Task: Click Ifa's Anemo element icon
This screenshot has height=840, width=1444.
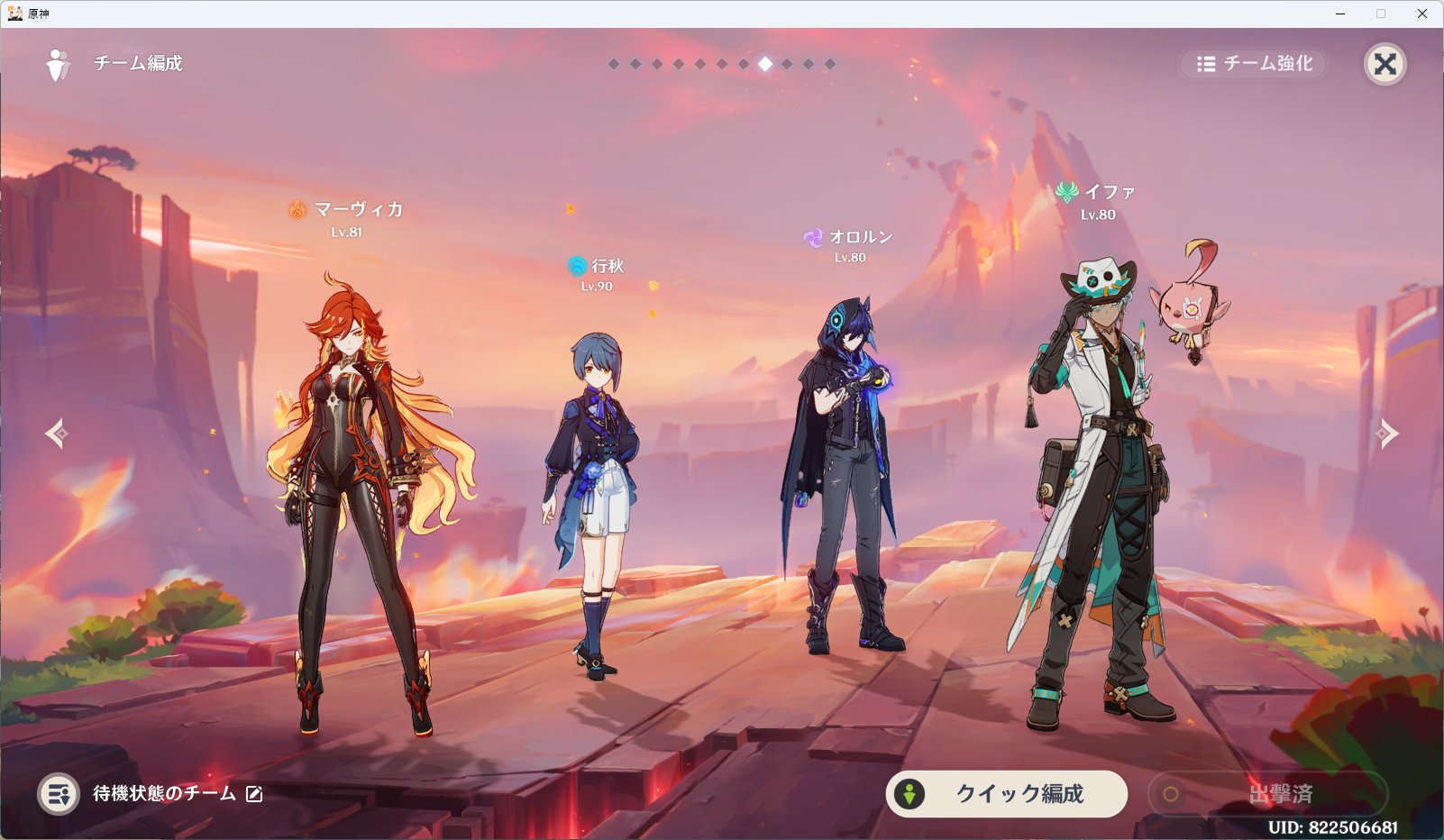Action: click(1069, 190)
